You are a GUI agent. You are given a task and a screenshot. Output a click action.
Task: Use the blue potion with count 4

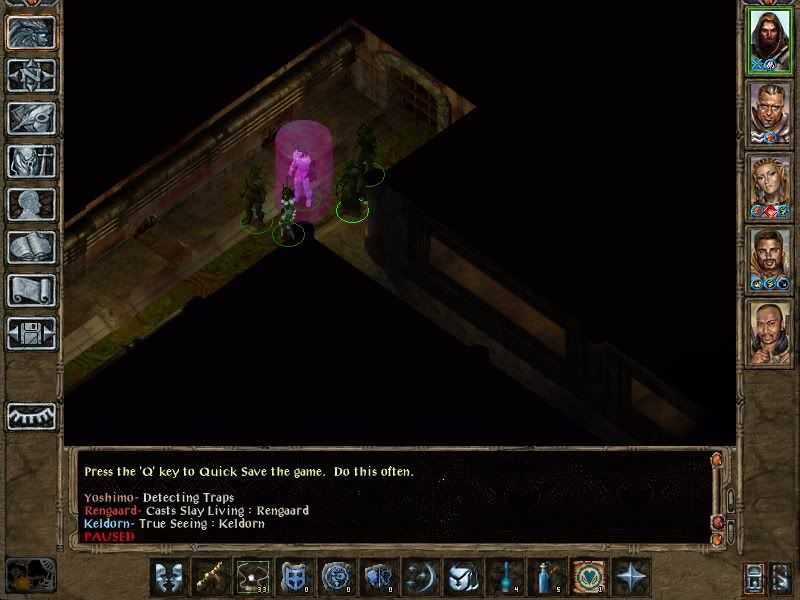tap(504, 577)
